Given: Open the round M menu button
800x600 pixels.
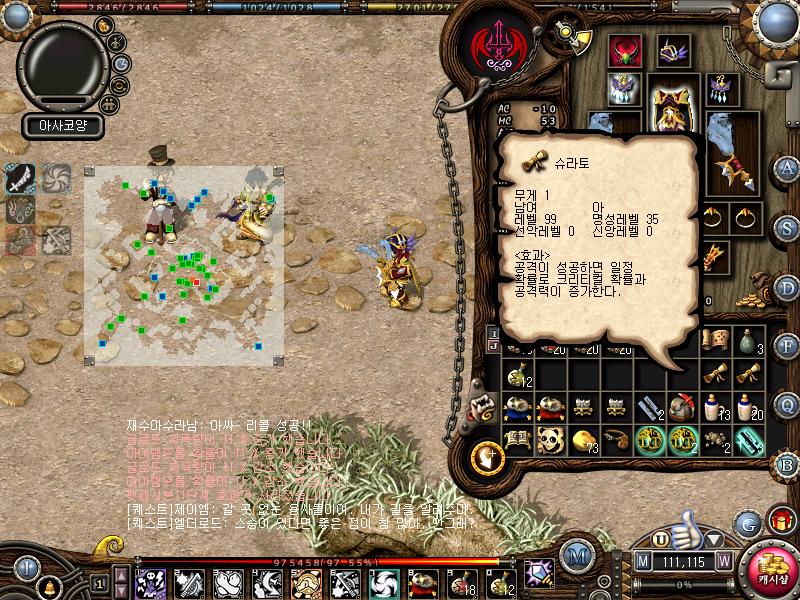Looking at the screenshot, I should click(x=576, y=553).
